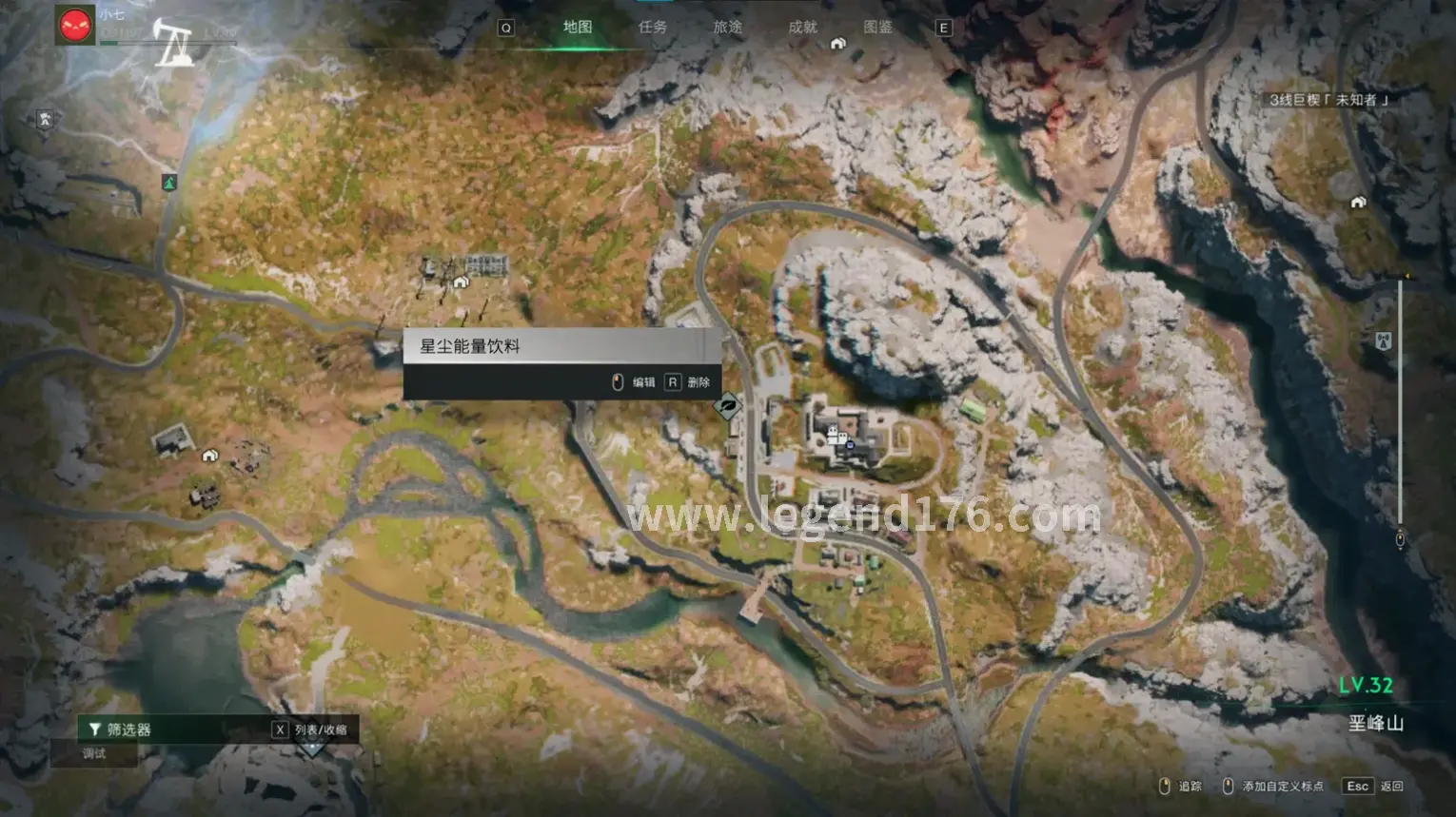1456x817 pixels.
Task: Choose 编辑 to edit the custom marker
Action: coord(635,382)
